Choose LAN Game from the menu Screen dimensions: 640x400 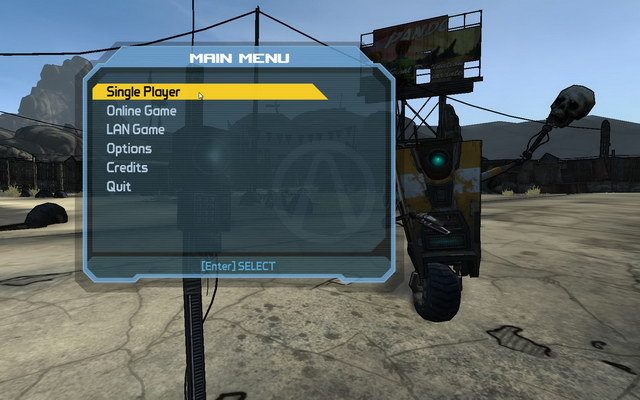135,130
